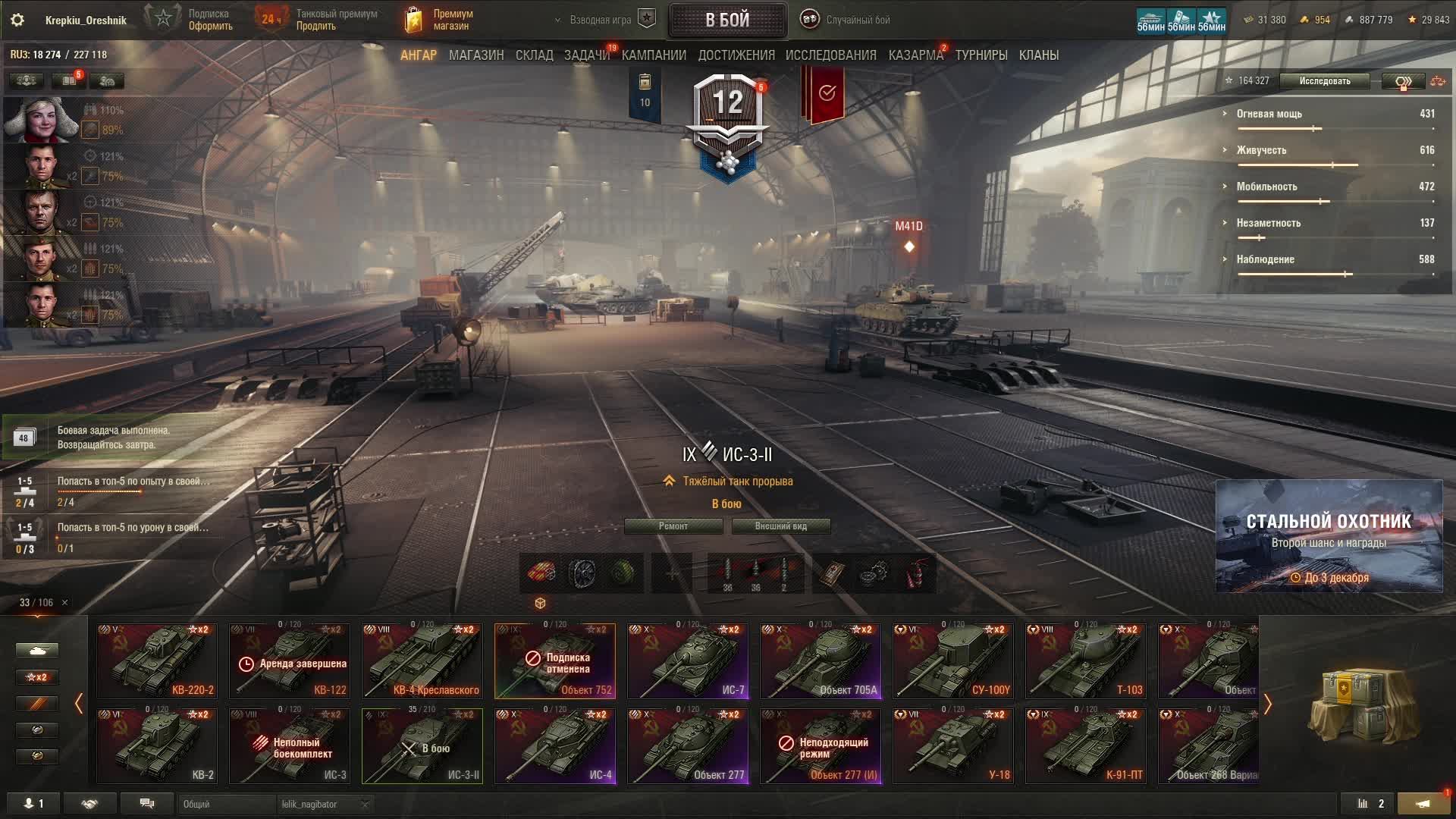Image resolution: width=1456 pixels, height=819 pixels.
Task: Click the Ремонт button
Action: pos(673,526)
